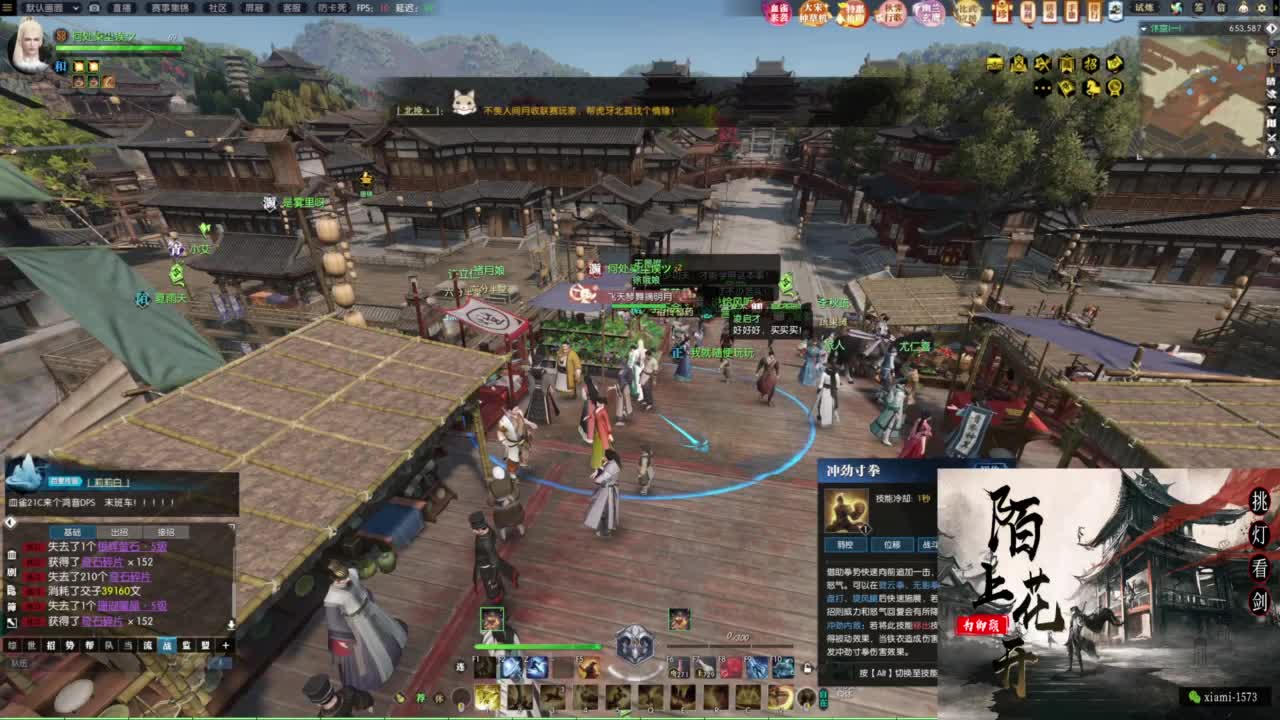Open the 签 sign-in icon
This screenshot has width=1280, height=720.
click(1198, 9)
